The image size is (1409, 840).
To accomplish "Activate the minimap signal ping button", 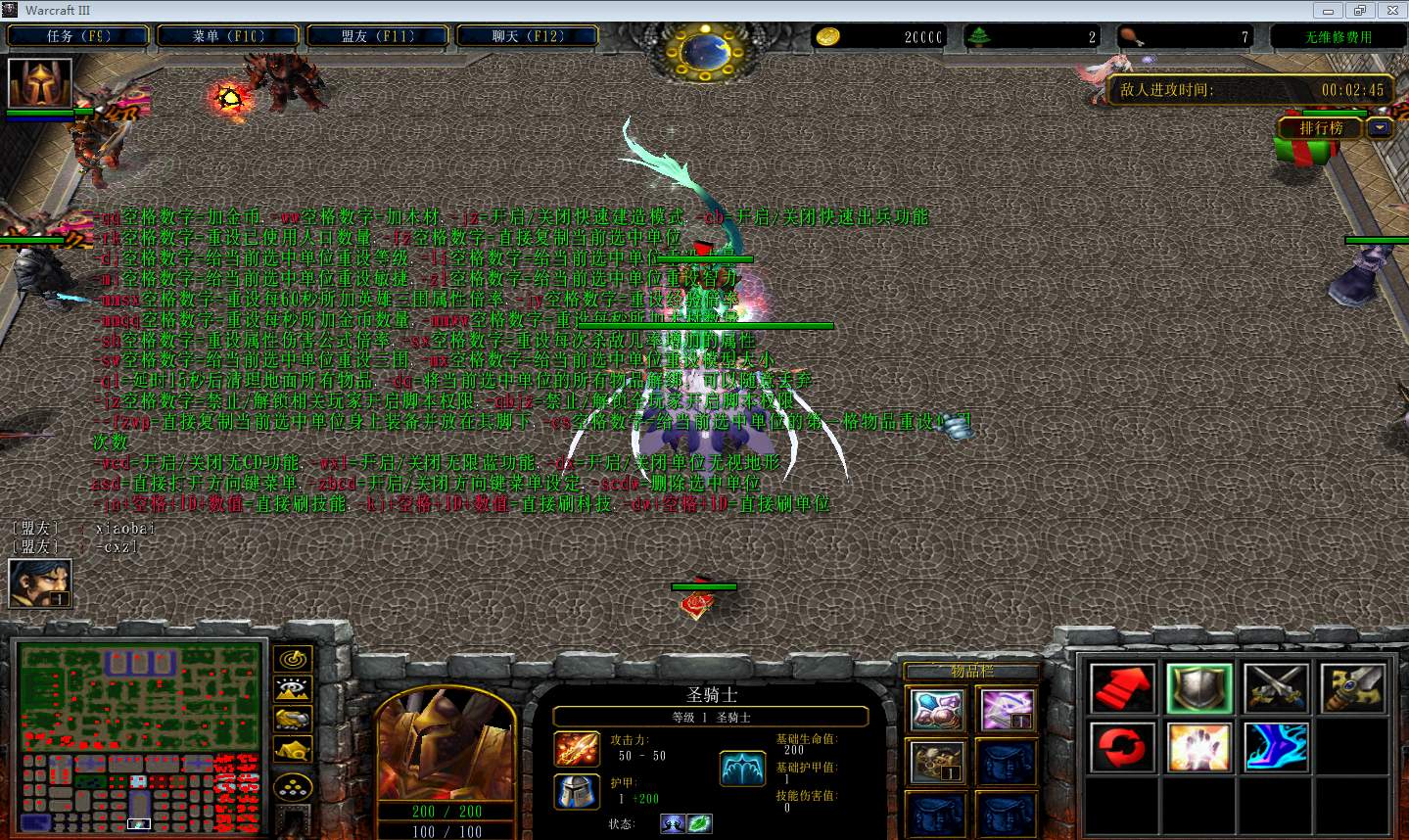I will (293, 659).
